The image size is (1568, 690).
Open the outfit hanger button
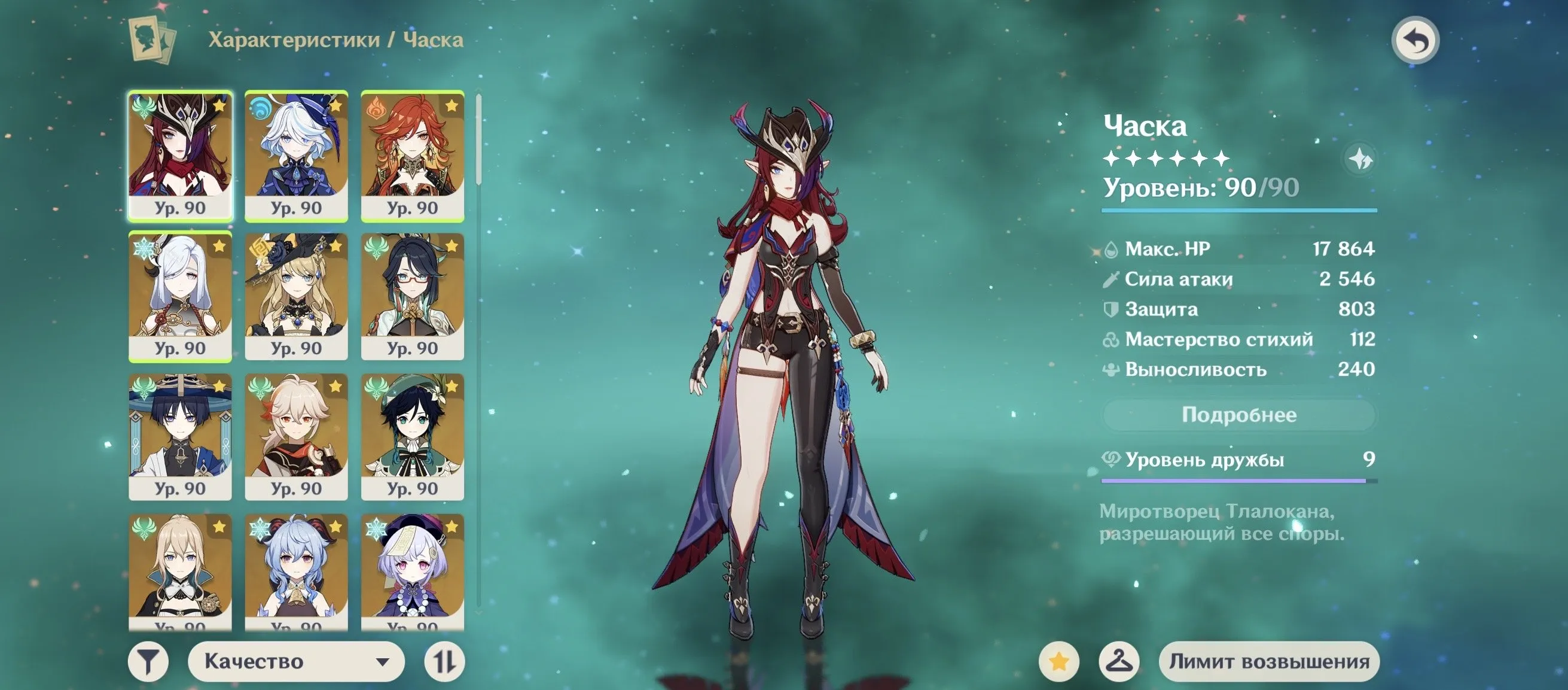1119,661
